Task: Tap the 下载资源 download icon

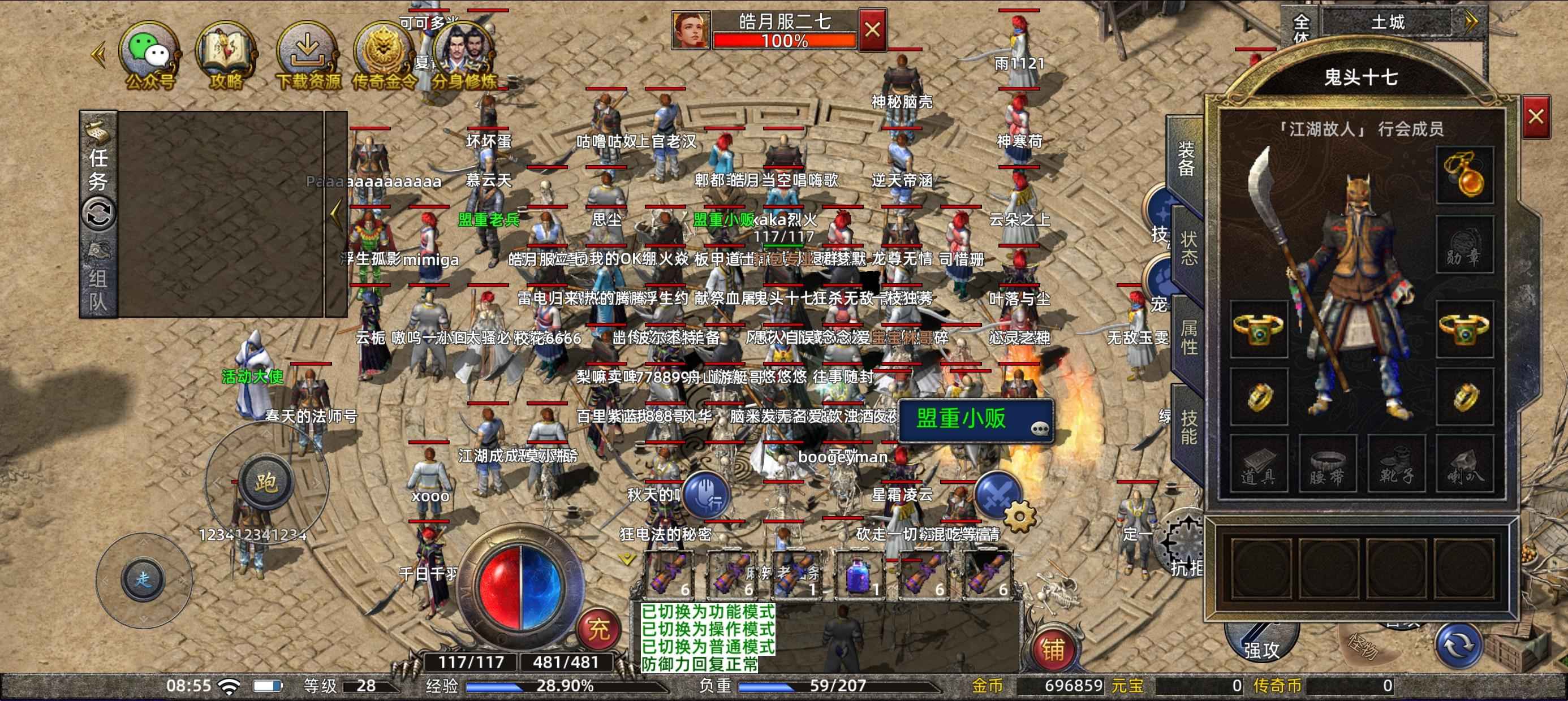Action: tap(307, 56)
